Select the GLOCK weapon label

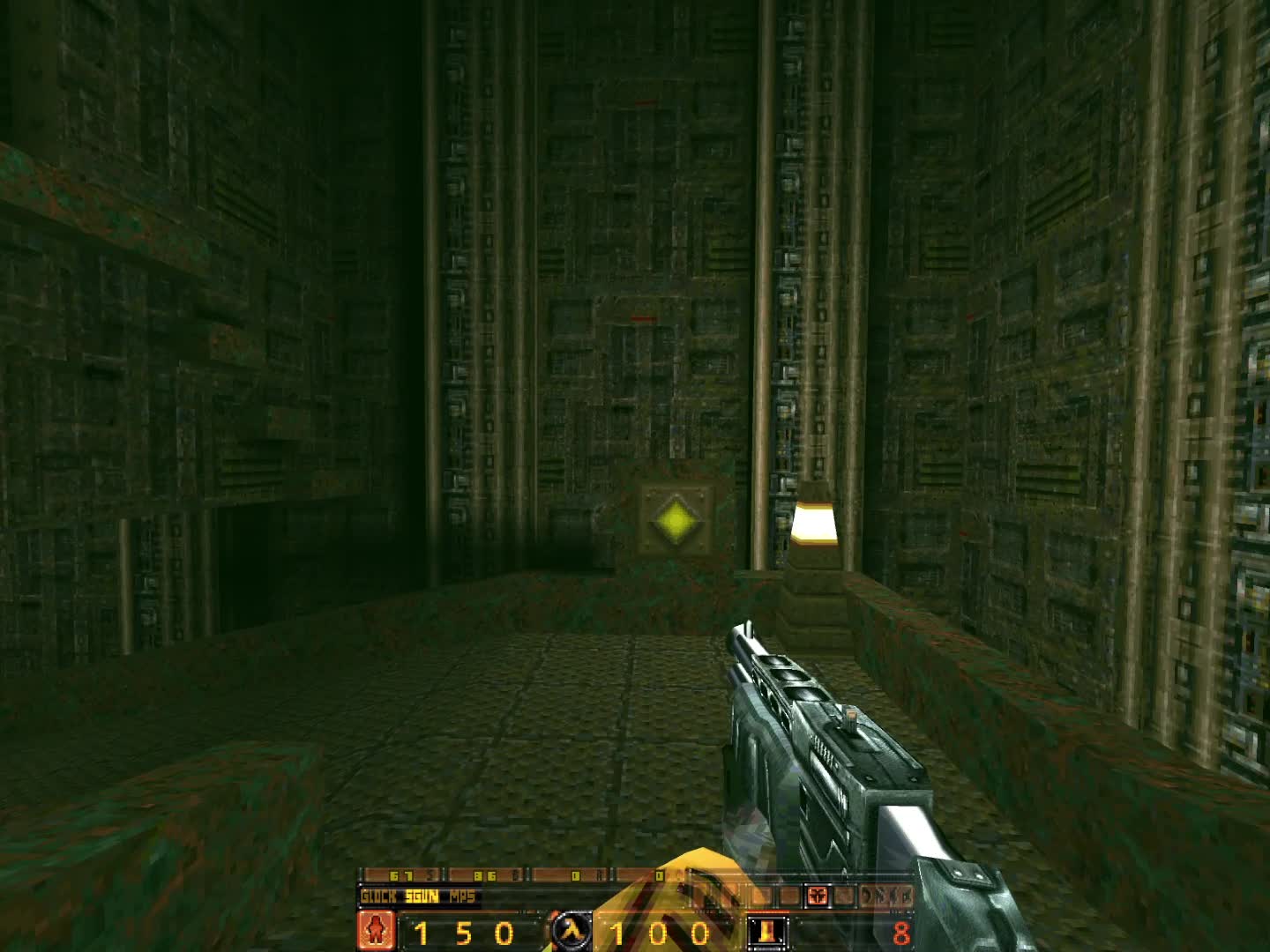377,896
